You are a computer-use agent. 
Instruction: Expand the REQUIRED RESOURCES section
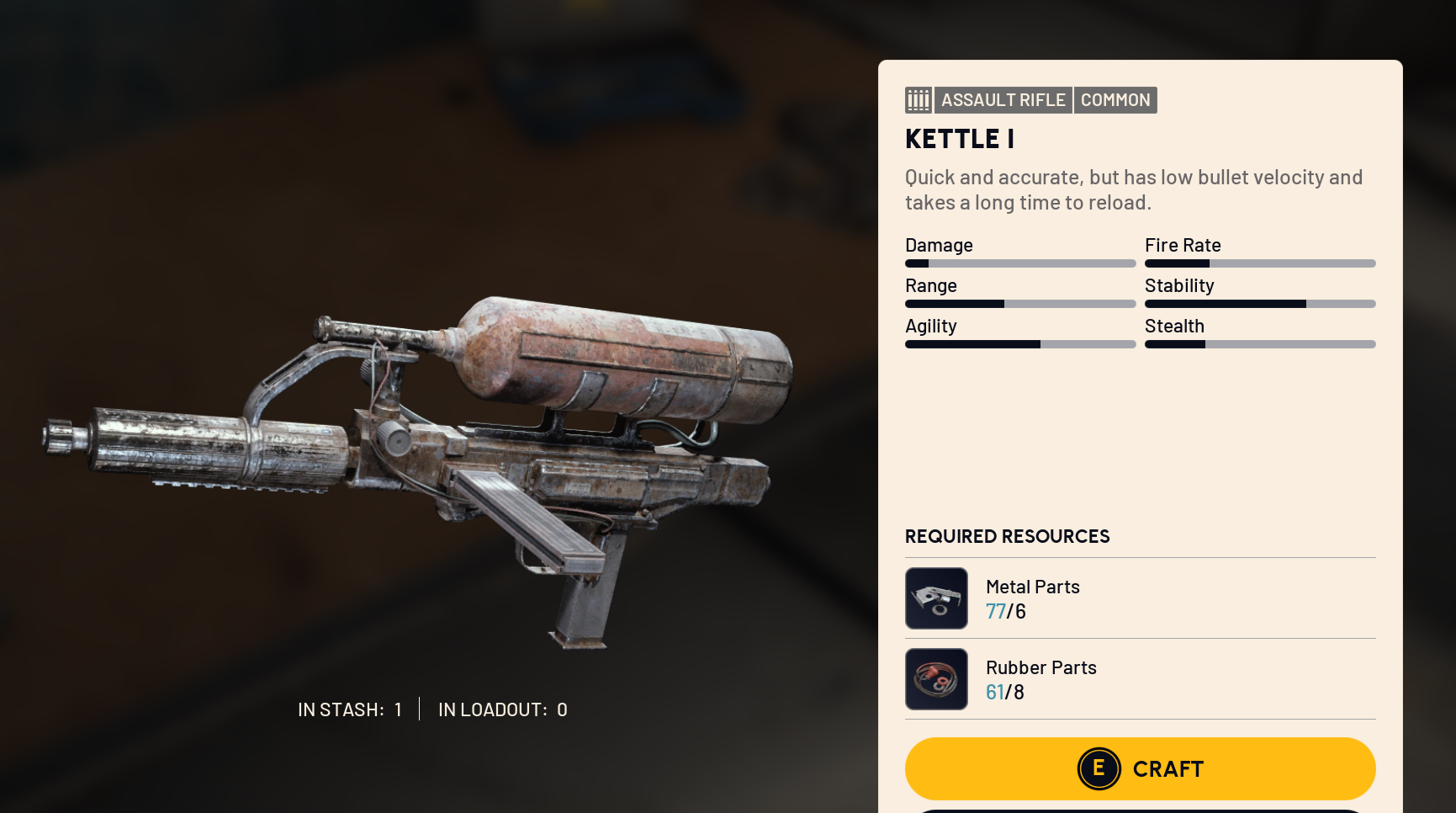(x=1007, y=536)
